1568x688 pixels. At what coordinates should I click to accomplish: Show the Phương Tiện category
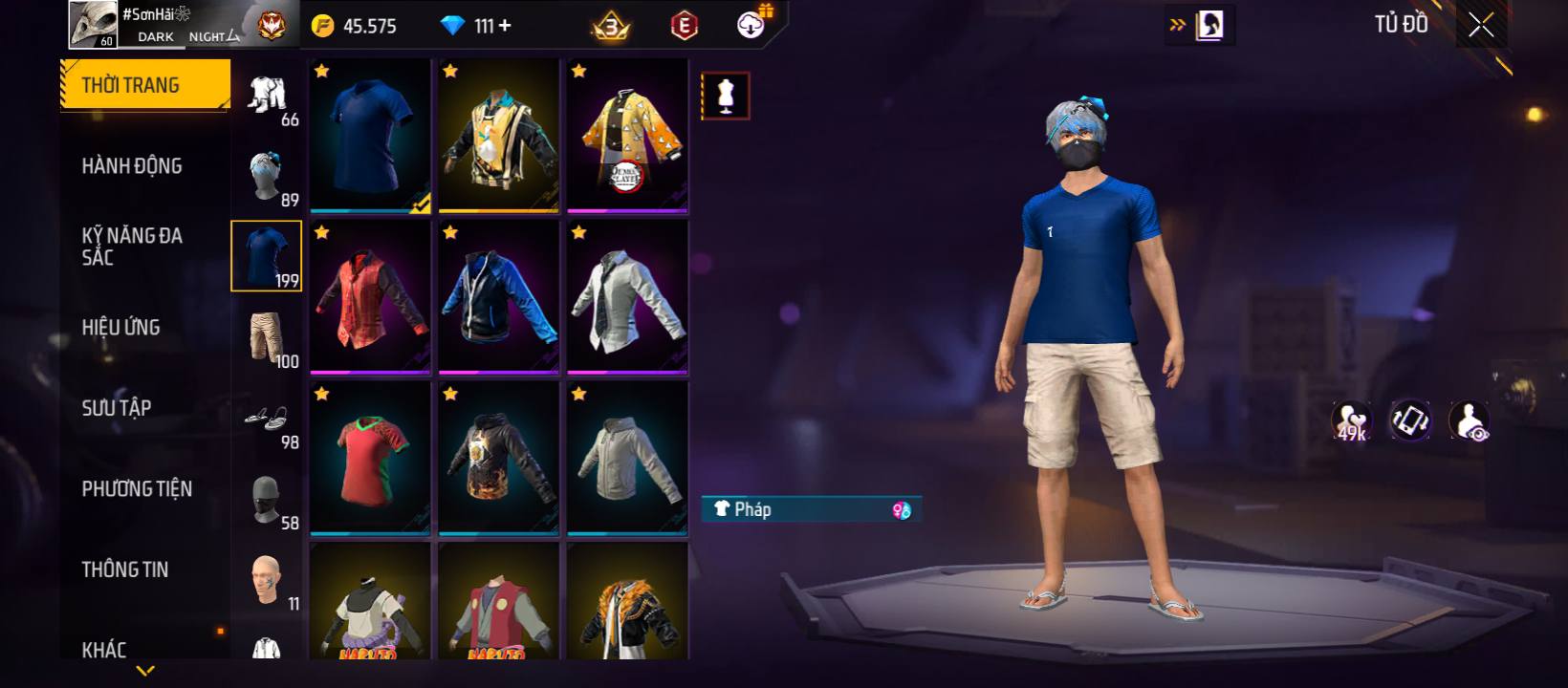137,489
